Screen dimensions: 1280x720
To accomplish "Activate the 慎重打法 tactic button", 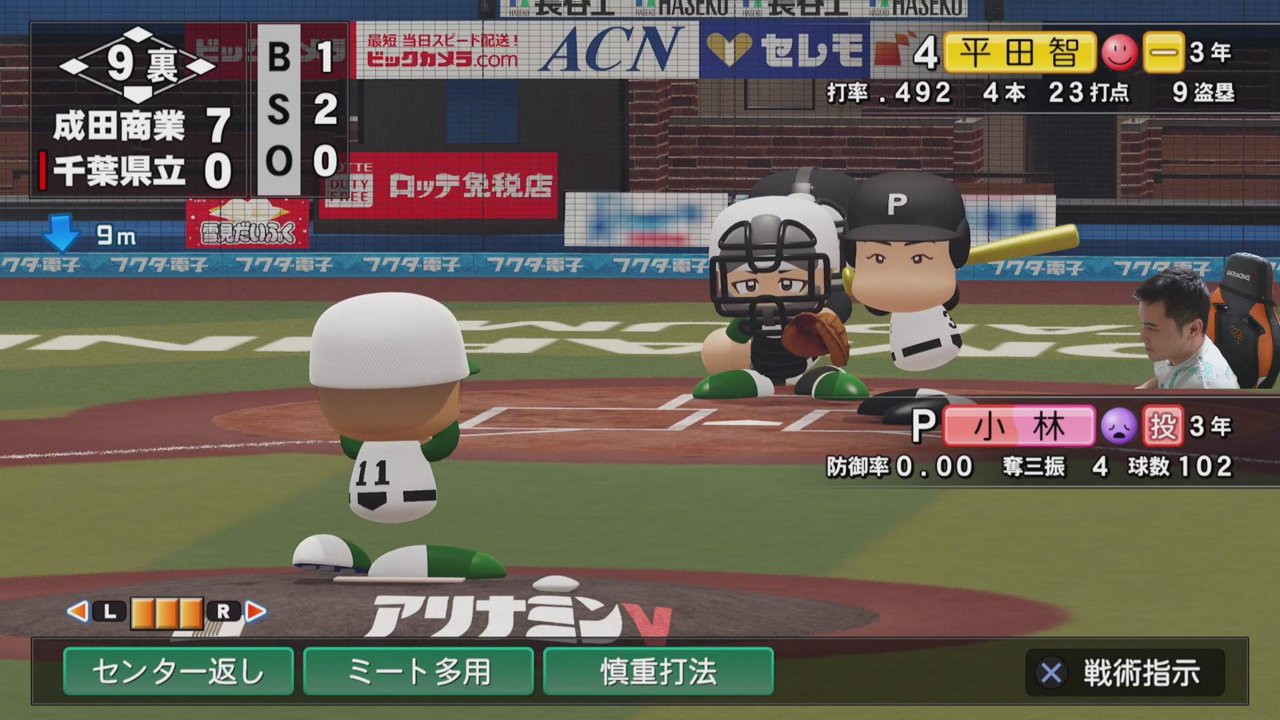I will click(x=658, y=671).
